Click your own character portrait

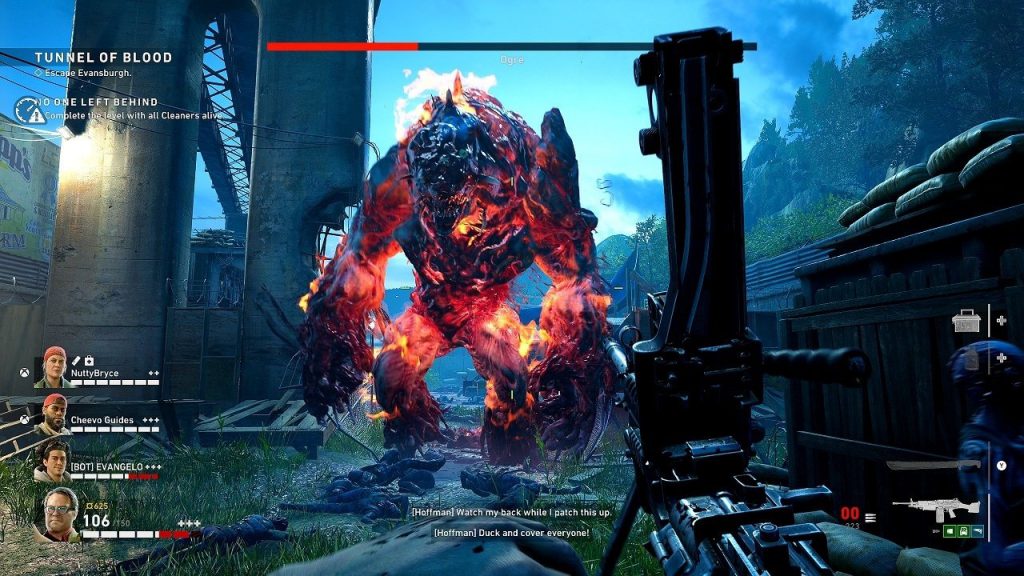point(57,514)
